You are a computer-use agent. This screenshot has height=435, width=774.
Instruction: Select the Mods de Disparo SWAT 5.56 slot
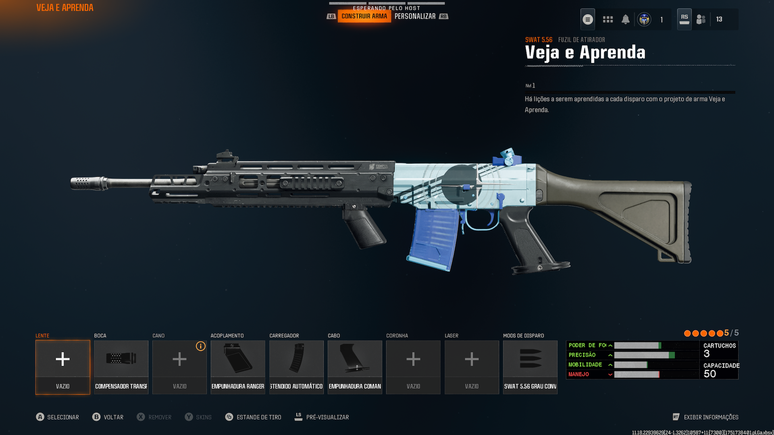coord(530,366)
